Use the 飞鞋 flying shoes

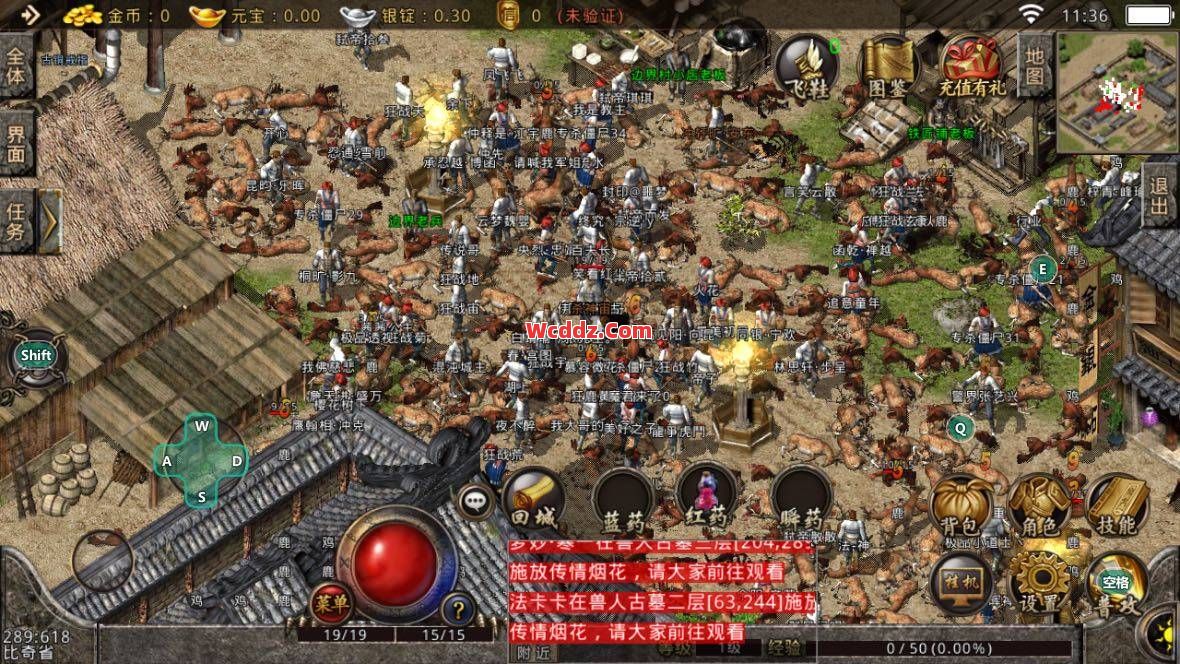(808, 67)
